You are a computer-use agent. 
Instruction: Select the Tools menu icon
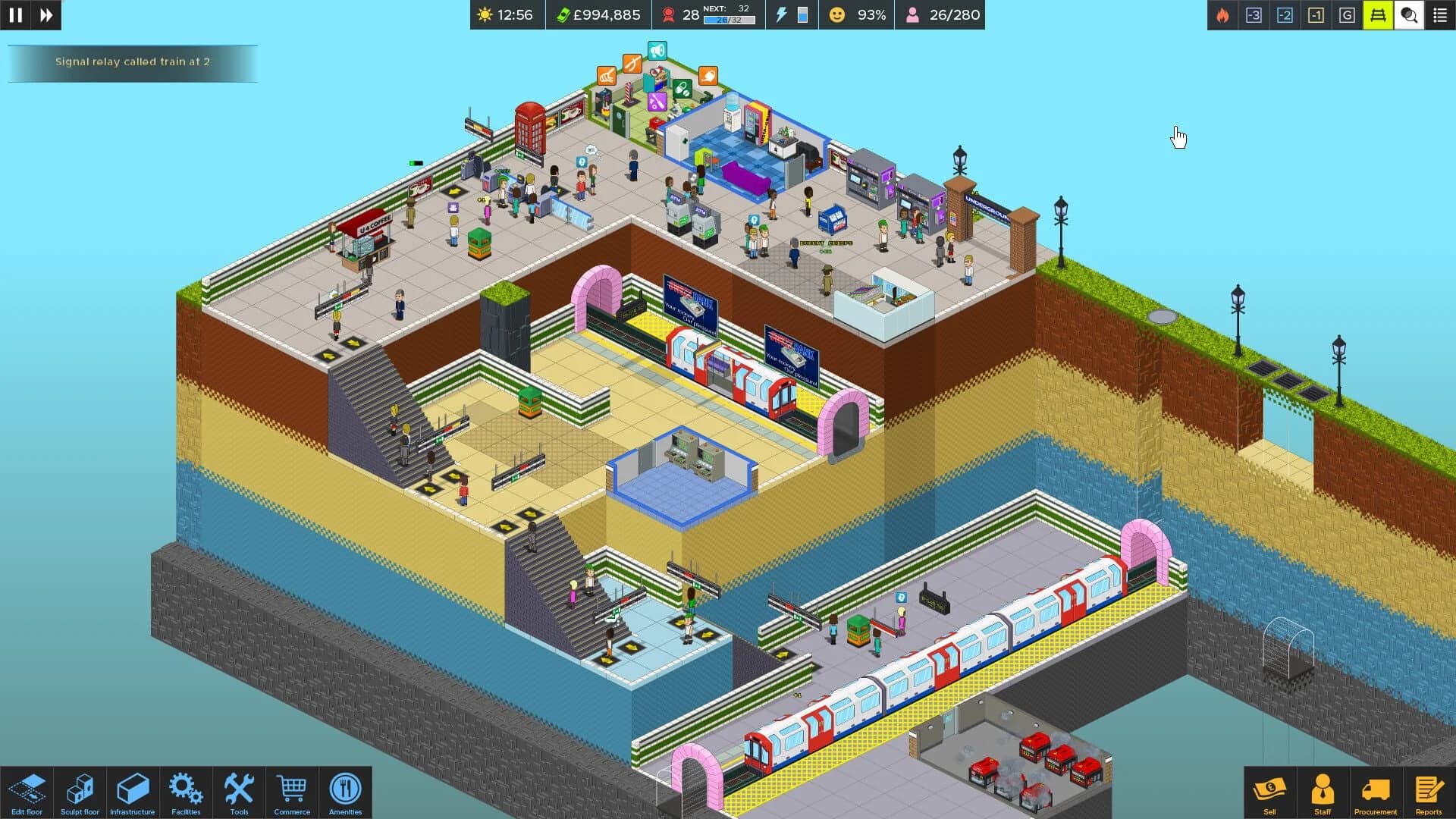pos(239,791)
